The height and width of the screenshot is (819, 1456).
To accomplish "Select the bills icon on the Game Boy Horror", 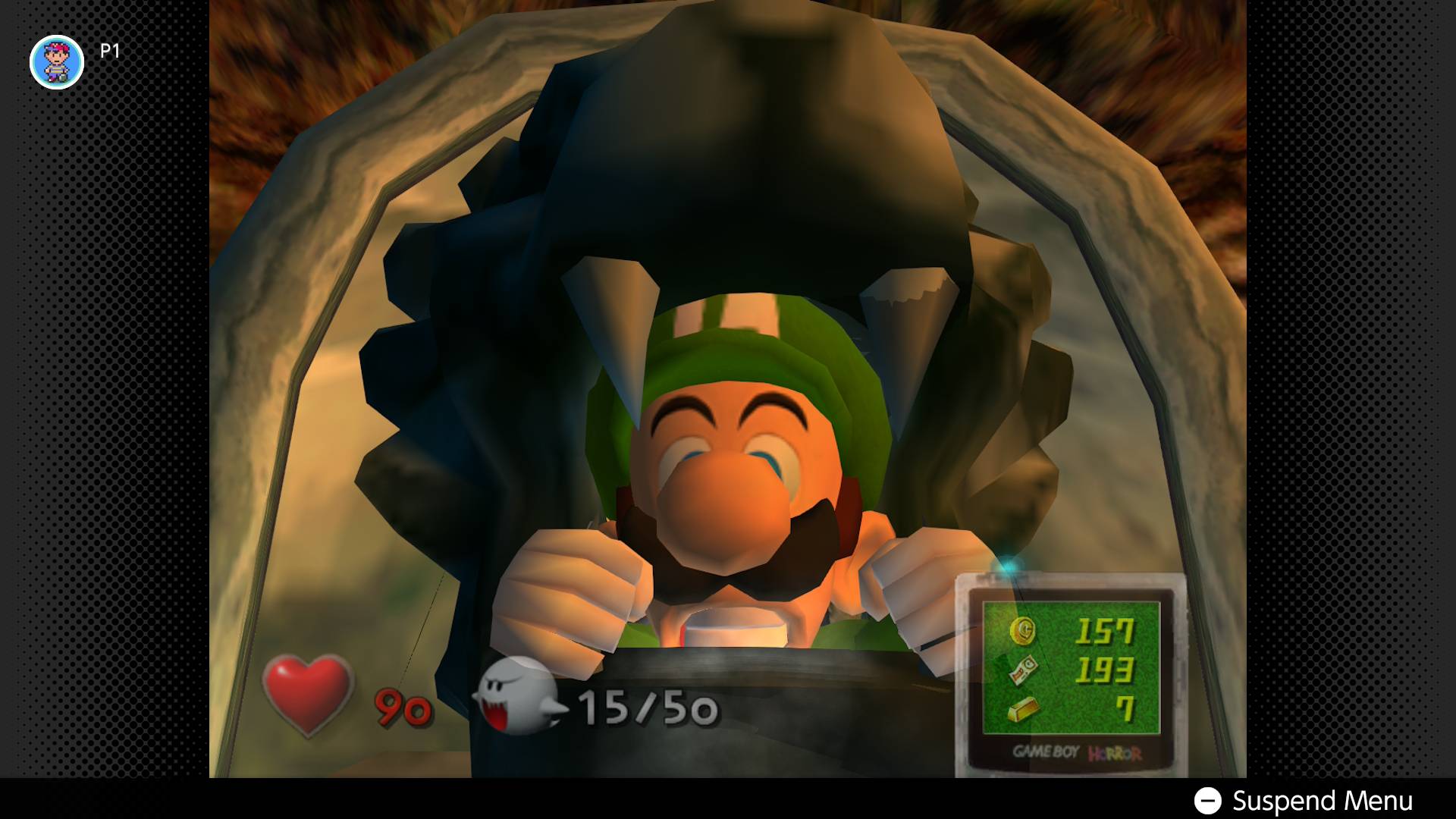I will (x=1025, y=670).
